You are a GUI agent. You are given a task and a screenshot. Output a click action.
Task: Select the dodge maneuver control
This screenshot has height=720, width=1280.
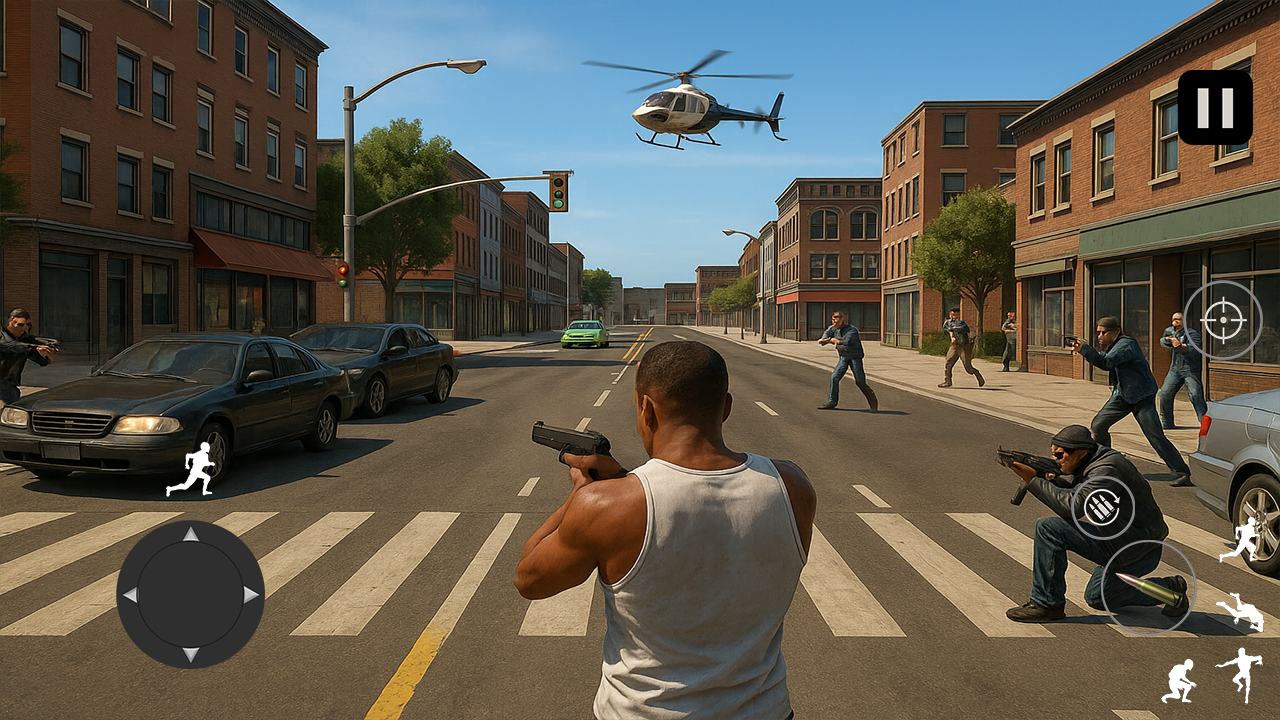point(1240,608)
